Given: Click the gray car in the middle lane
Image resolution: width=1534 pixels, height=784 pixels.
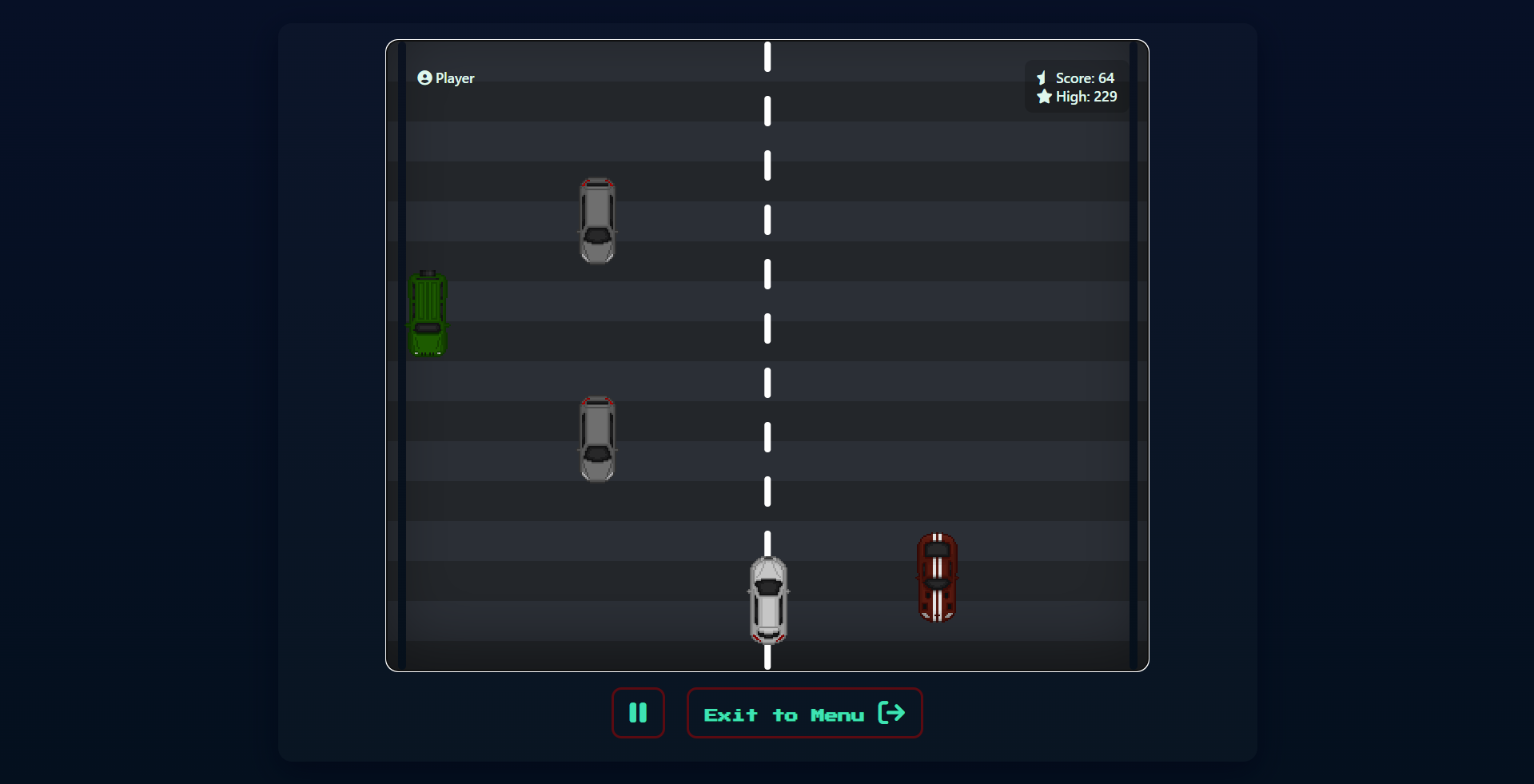Looking at the screenshot, I should pos(597,439).
